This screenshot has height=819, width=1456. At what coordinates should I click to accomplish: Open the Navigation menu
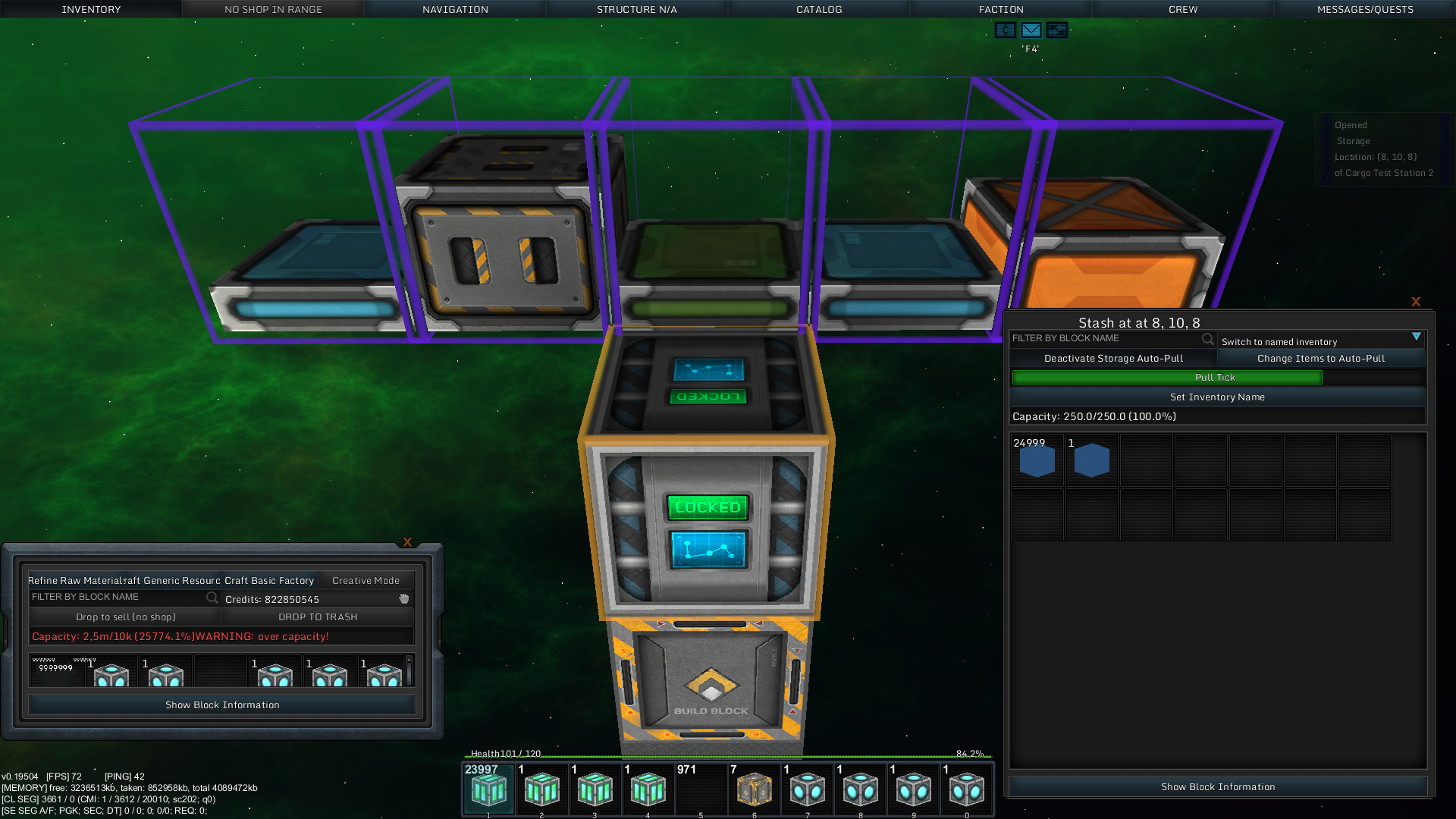(x=455, y=9)
